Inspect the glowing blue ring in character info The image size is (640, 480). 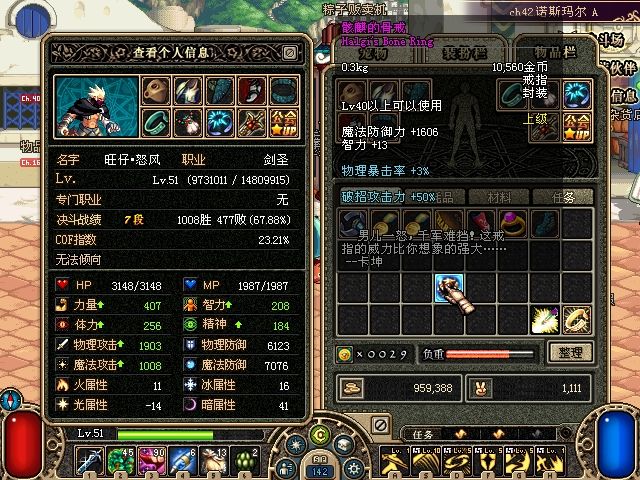click(x=219, y=122)
